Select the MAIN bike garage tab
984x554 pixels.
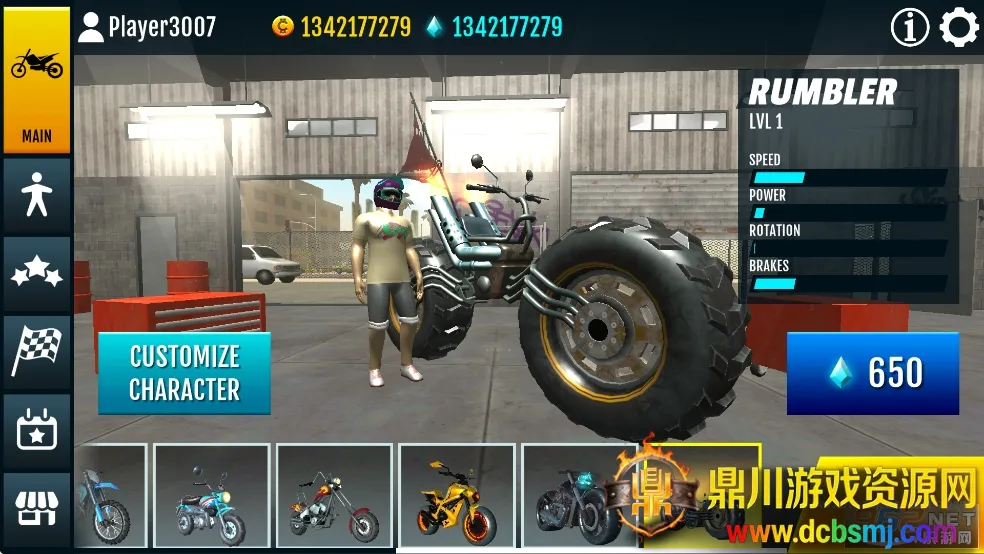pos(36,81)
